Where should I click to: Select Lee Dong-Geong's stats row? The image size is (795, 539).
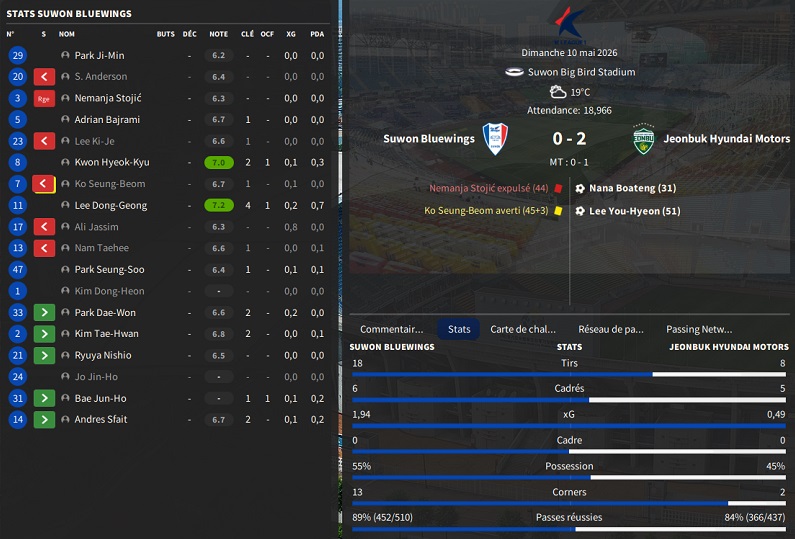110,205
